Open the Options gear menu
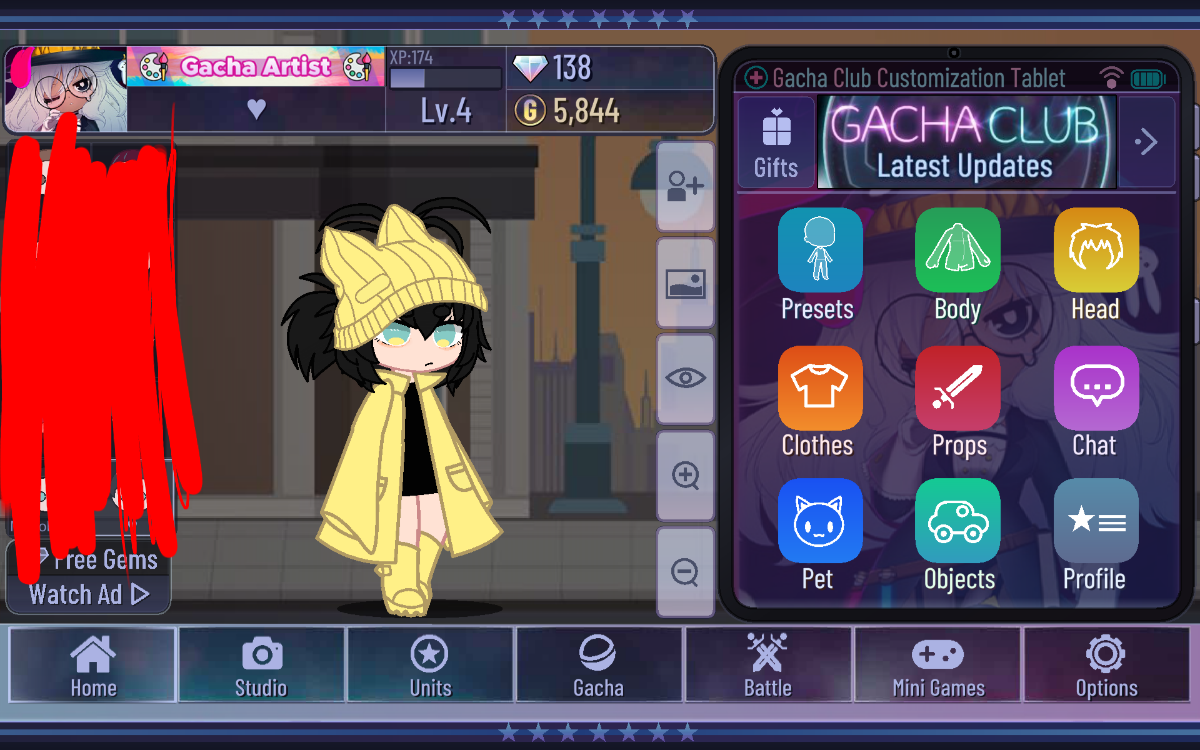The height and width of the screenshot is (750, 1200). [x=1106, y=667]
